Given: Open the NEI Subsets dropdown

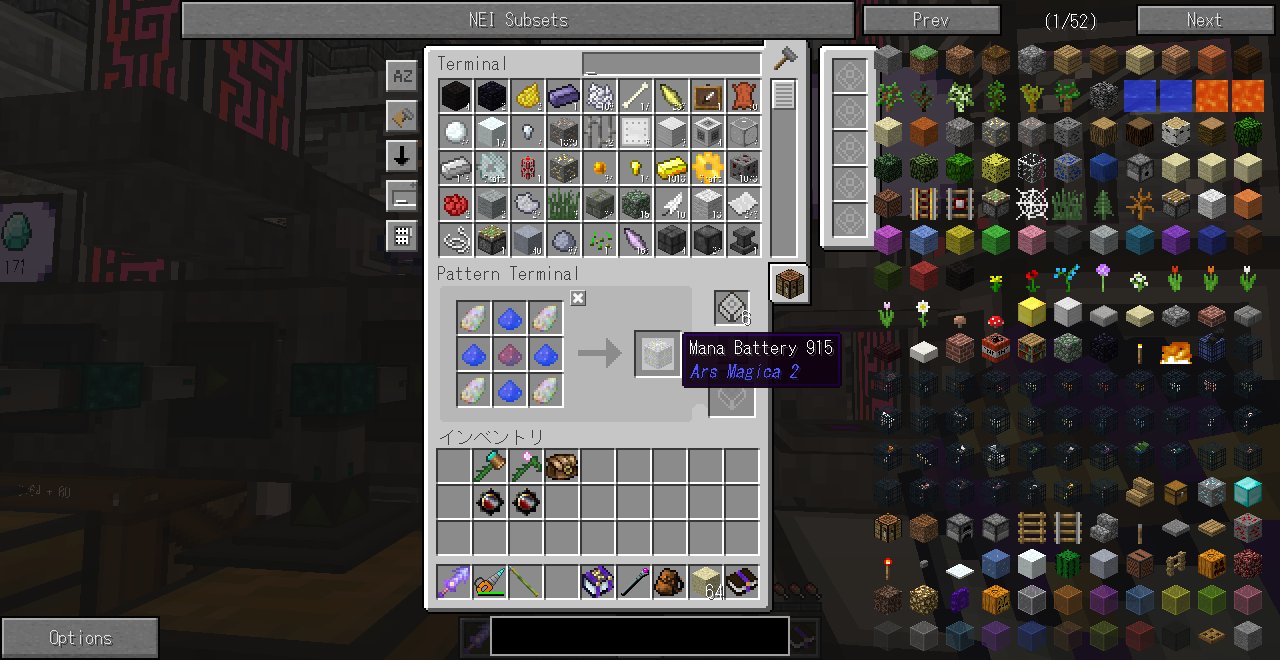Looking at the screenshot, I should [518, 20].
